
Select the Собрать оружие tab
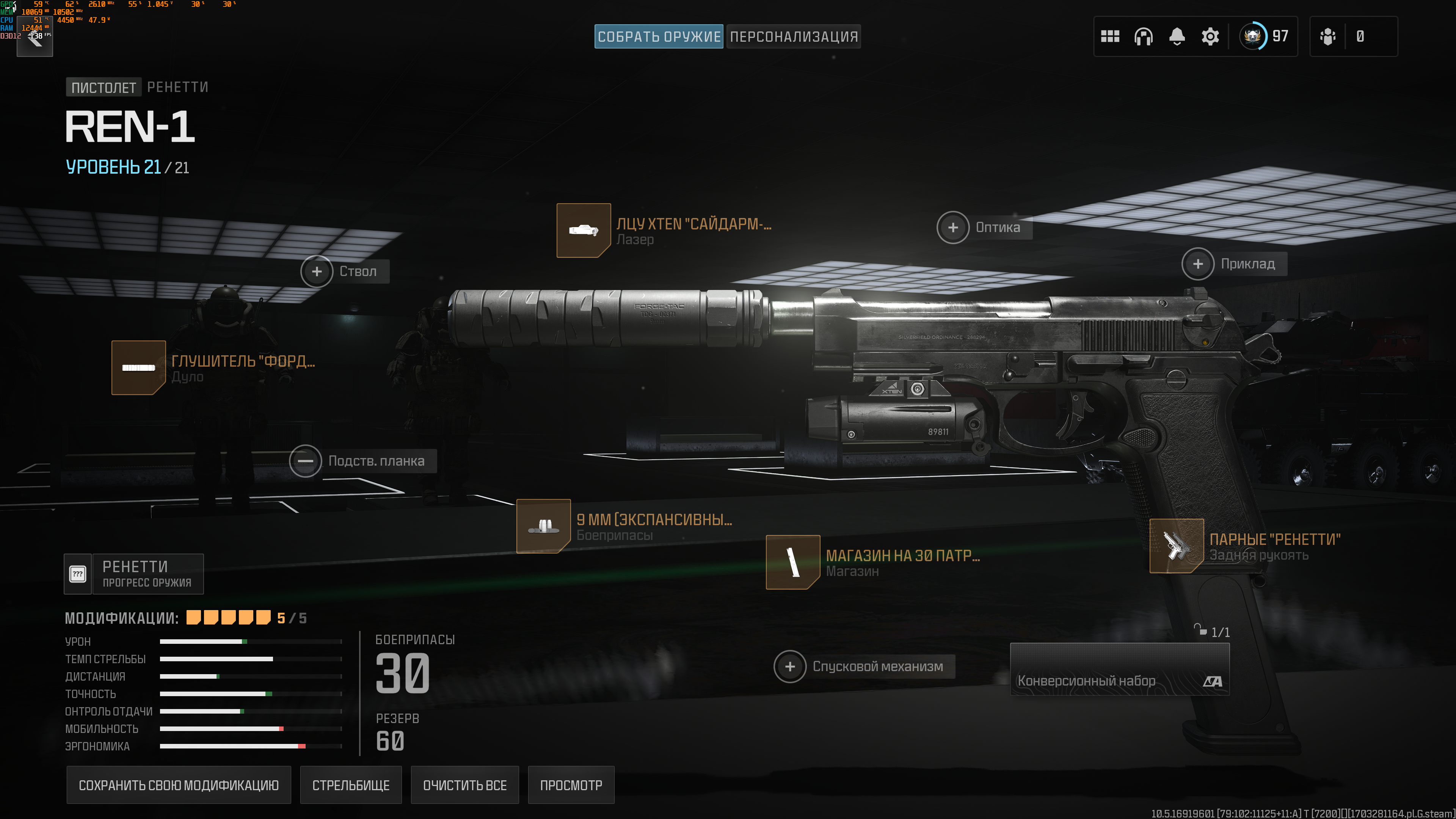pos(659,37)
